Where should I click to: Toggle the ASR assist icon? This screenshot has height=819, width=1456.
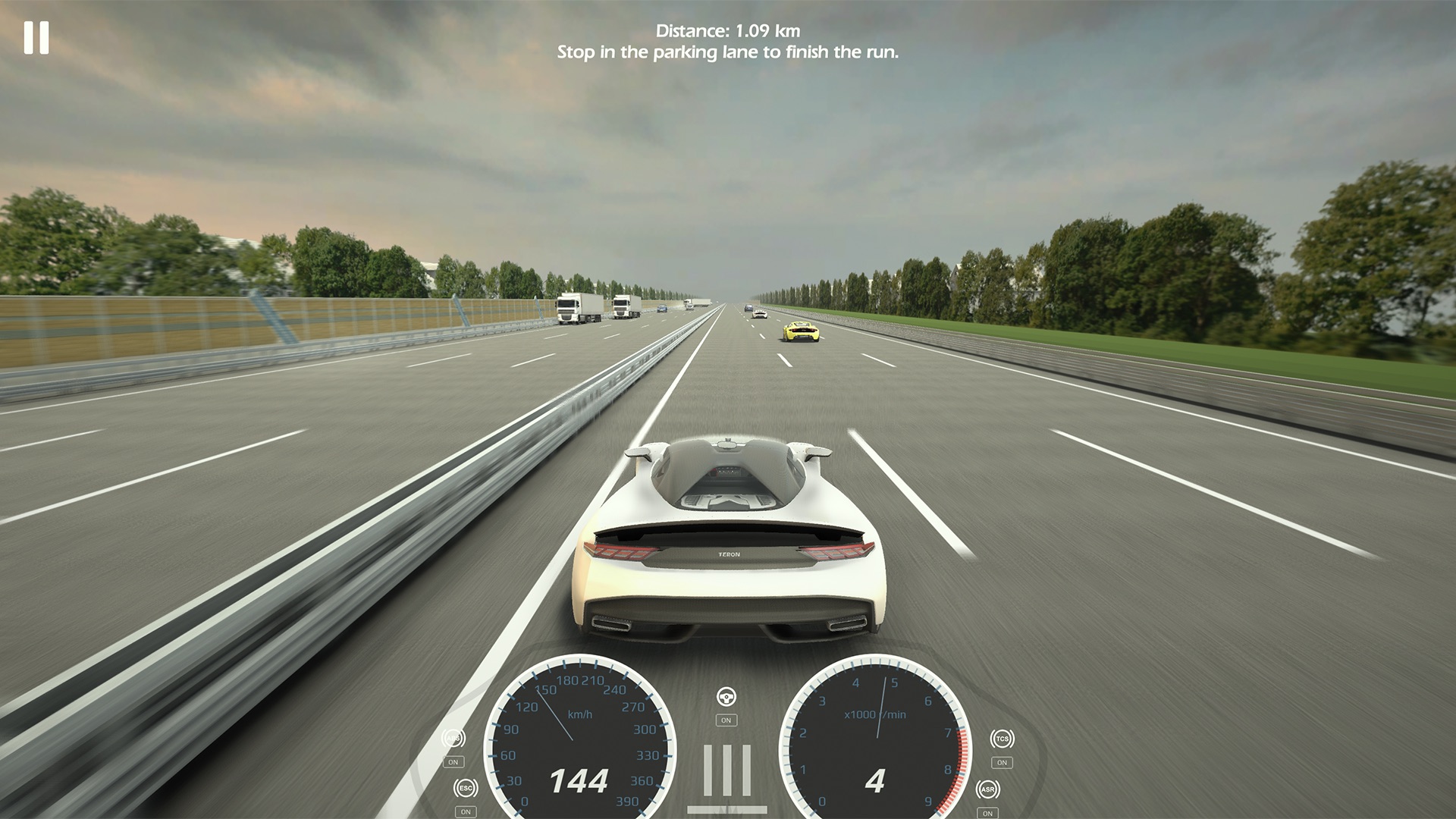[x=987, y=789]
